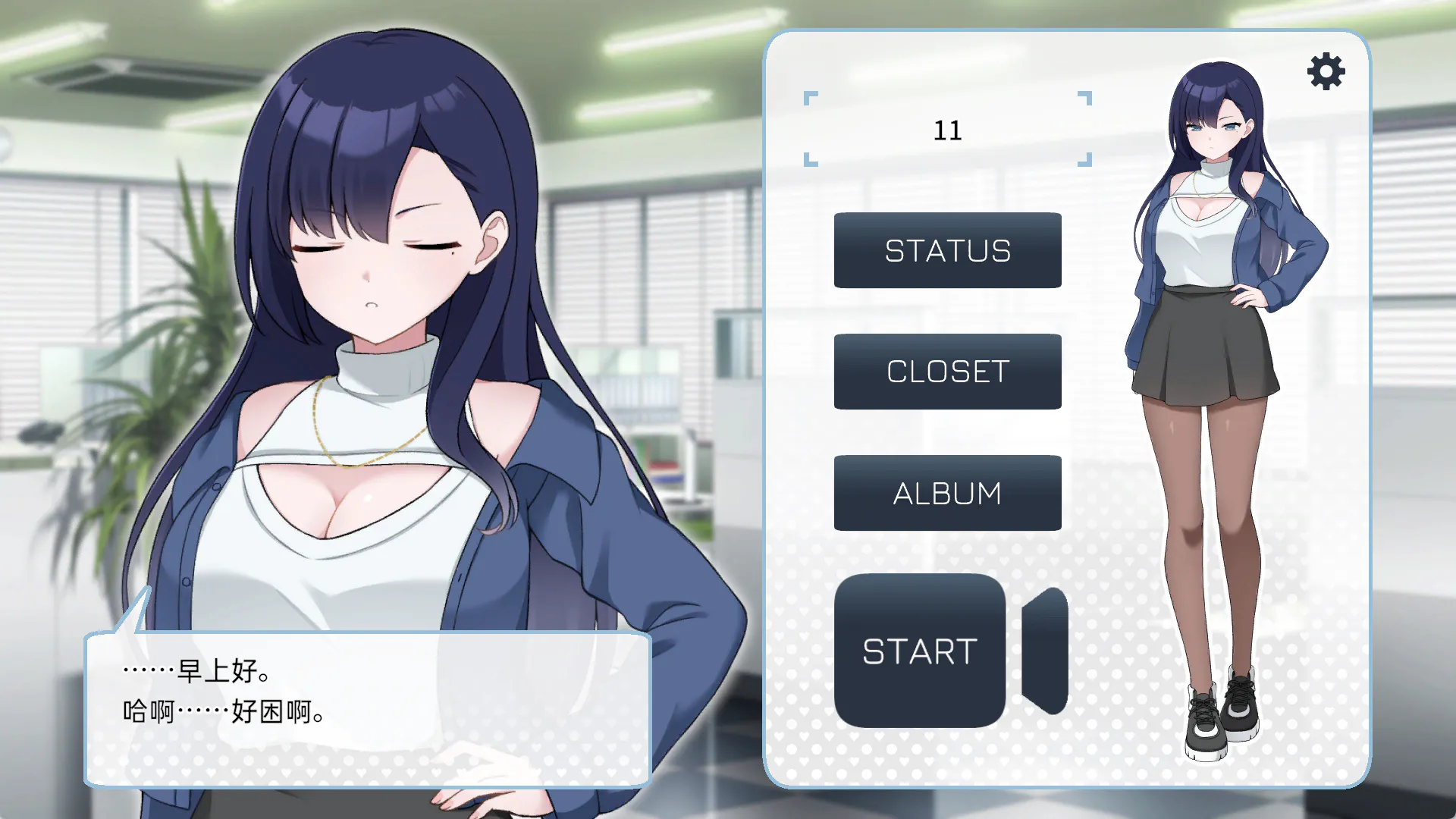Open settings via the gear icon
This screenshot has width=1456, height=819.
(x=1326, y=72)
